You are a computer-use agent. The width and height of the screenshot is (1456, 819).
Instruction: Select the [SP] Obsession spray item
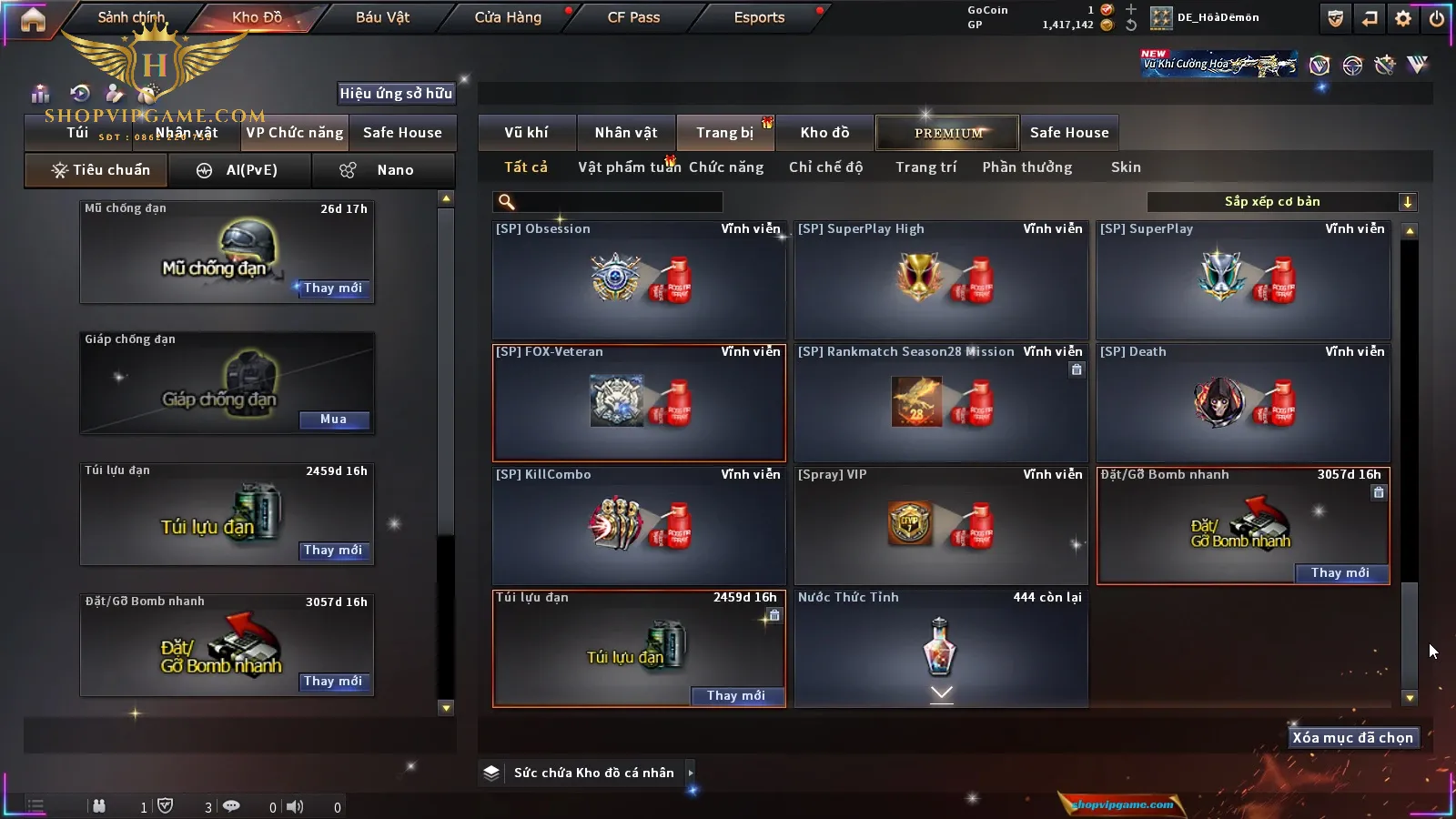pos(639,279)
